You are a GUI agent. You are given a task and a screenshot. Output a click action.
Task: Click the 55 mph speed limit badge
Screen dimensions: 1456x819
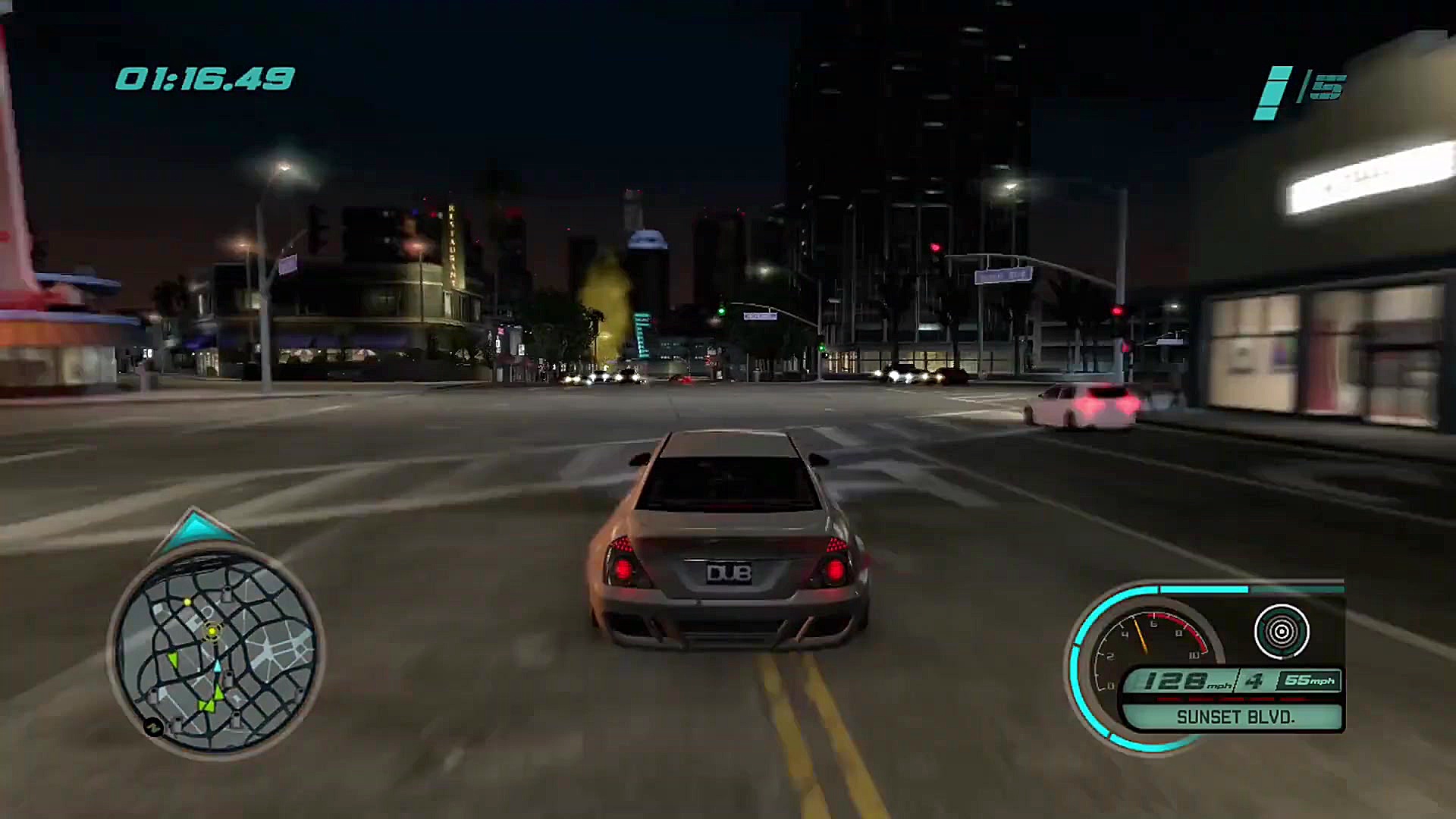coord(1308,680)
